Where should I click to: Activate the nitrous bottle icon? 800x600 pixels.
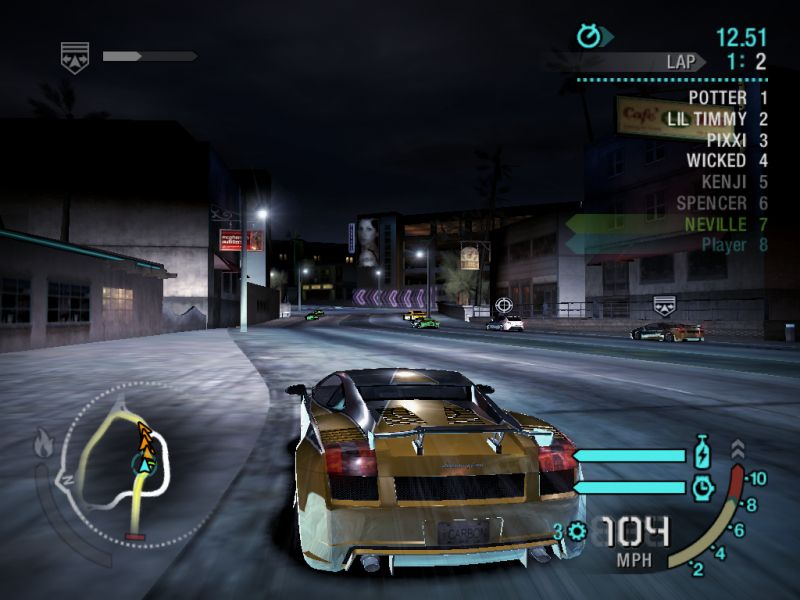(703, 453)
